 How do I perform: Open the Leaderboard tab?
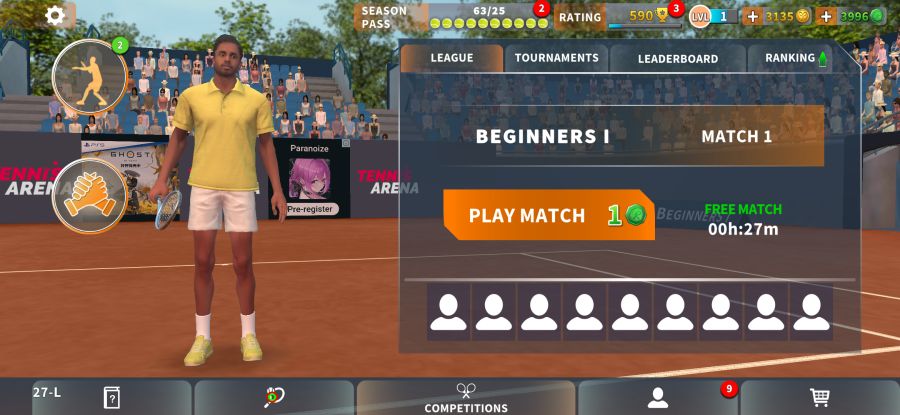(x=677, y=58)
